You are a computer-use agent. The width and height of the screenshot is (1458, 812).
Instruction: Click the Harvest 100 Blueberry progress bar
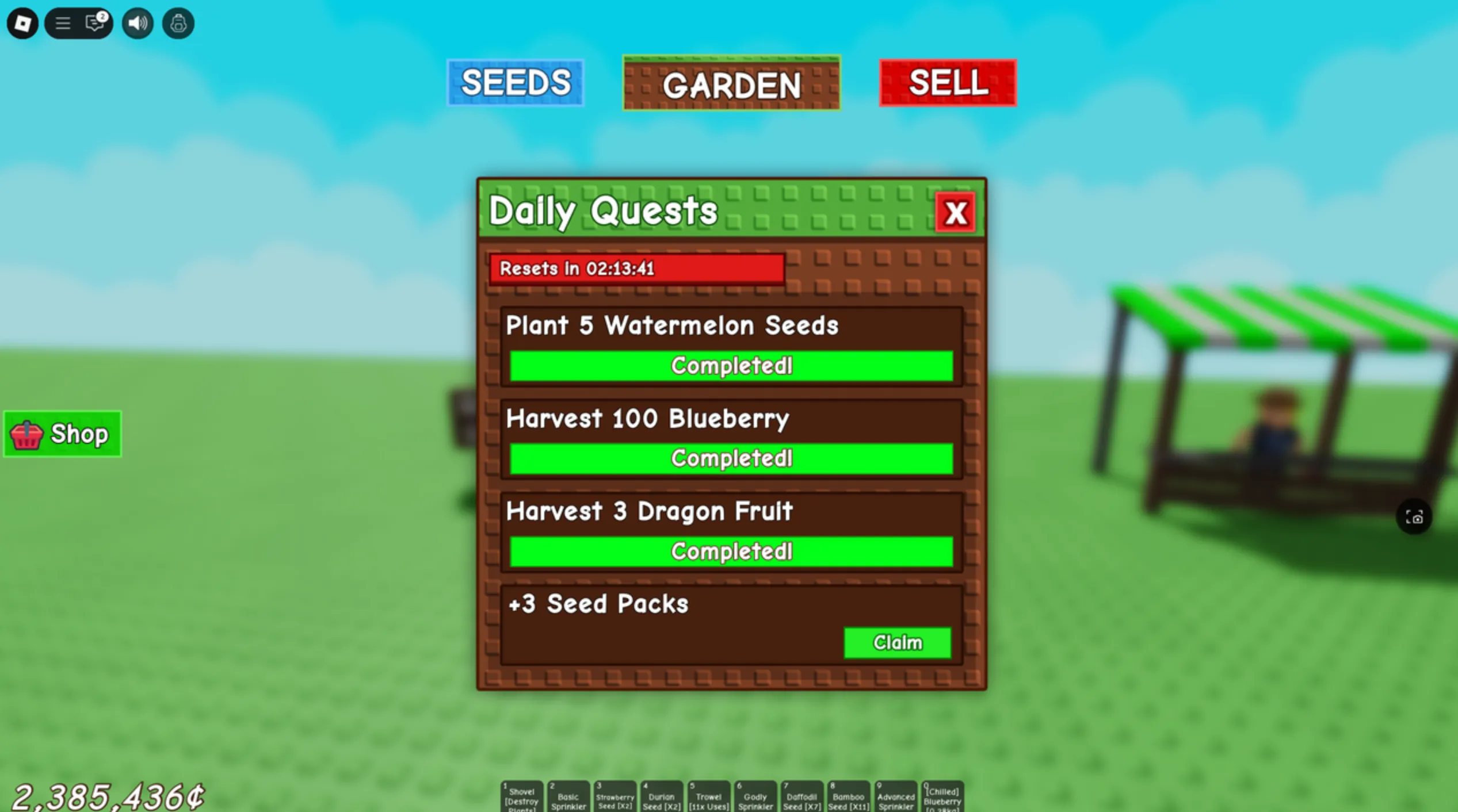[x=731, y=458]
